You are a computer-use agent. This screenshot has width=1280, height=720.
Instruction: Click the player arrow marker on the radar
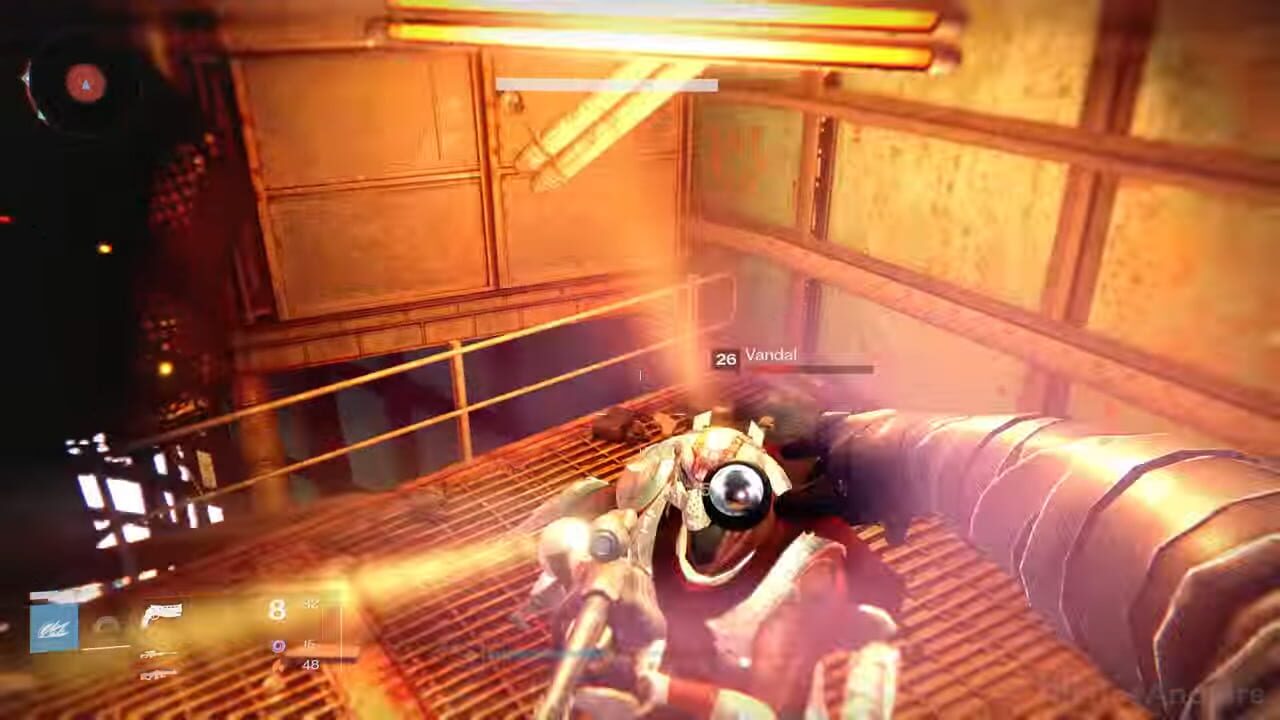87,84
